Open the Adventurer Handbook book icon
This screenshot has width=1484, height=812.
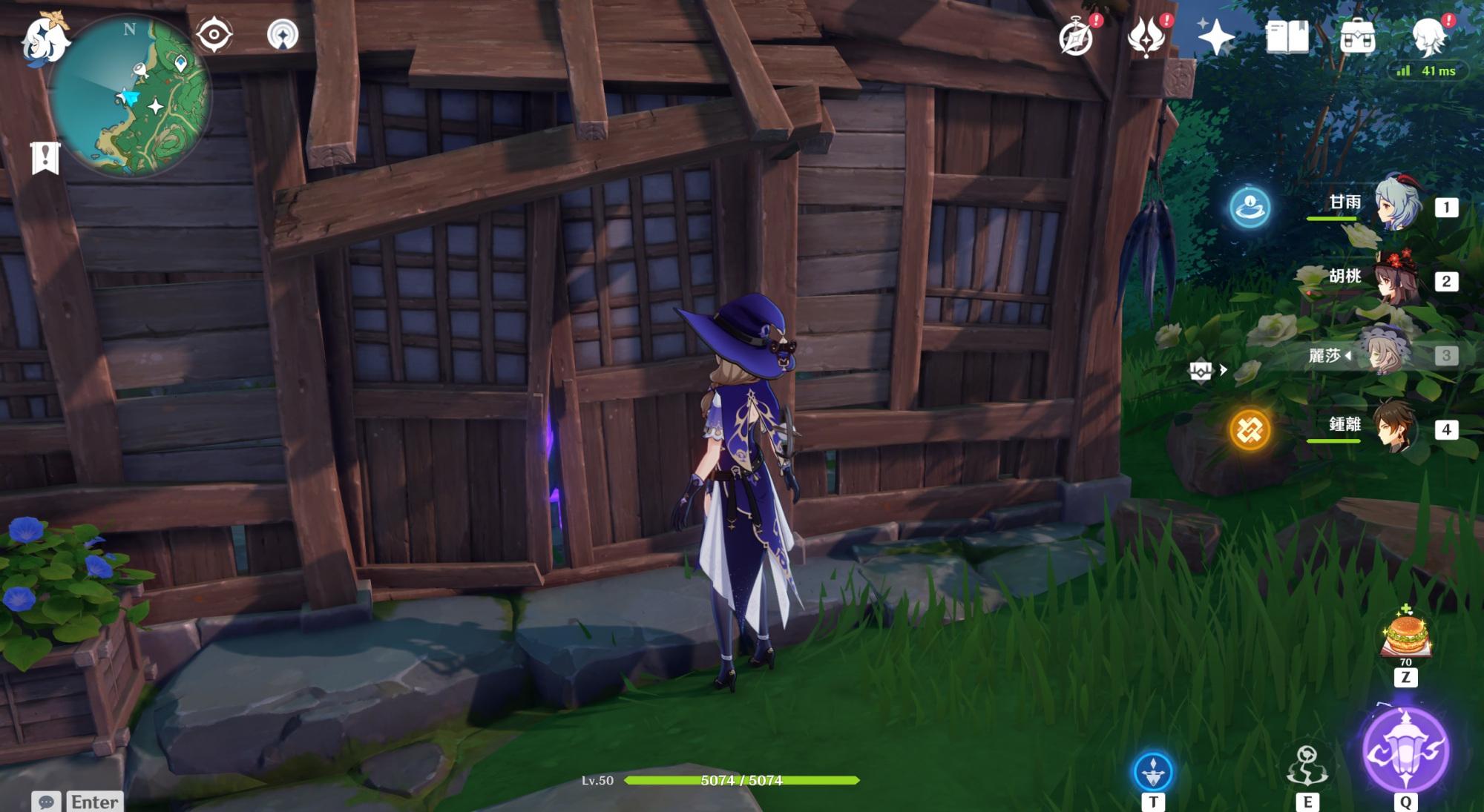coord(1287,37)
